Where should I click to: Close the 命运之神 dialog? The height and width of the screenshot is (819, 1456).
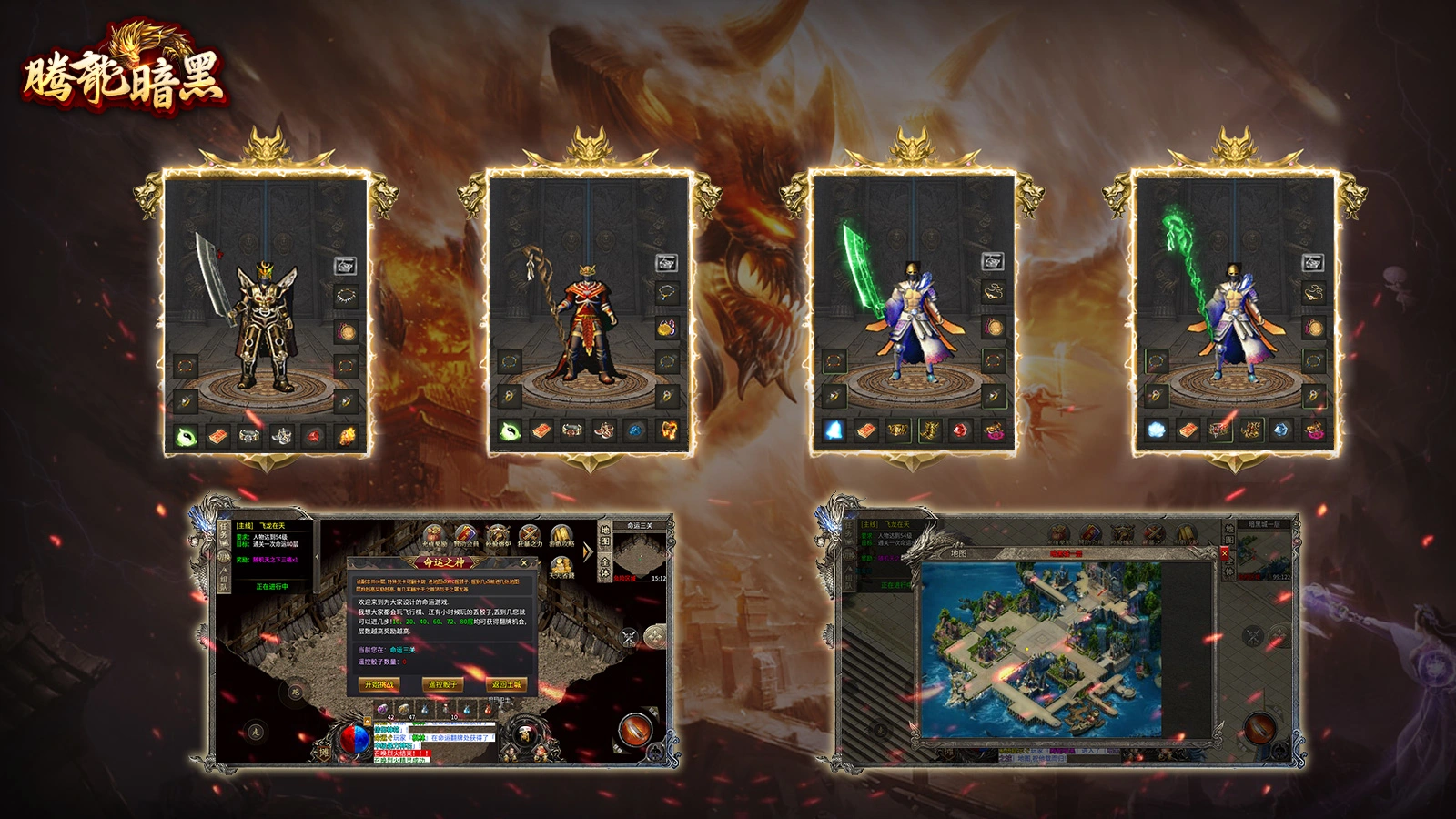pos(523,563)
